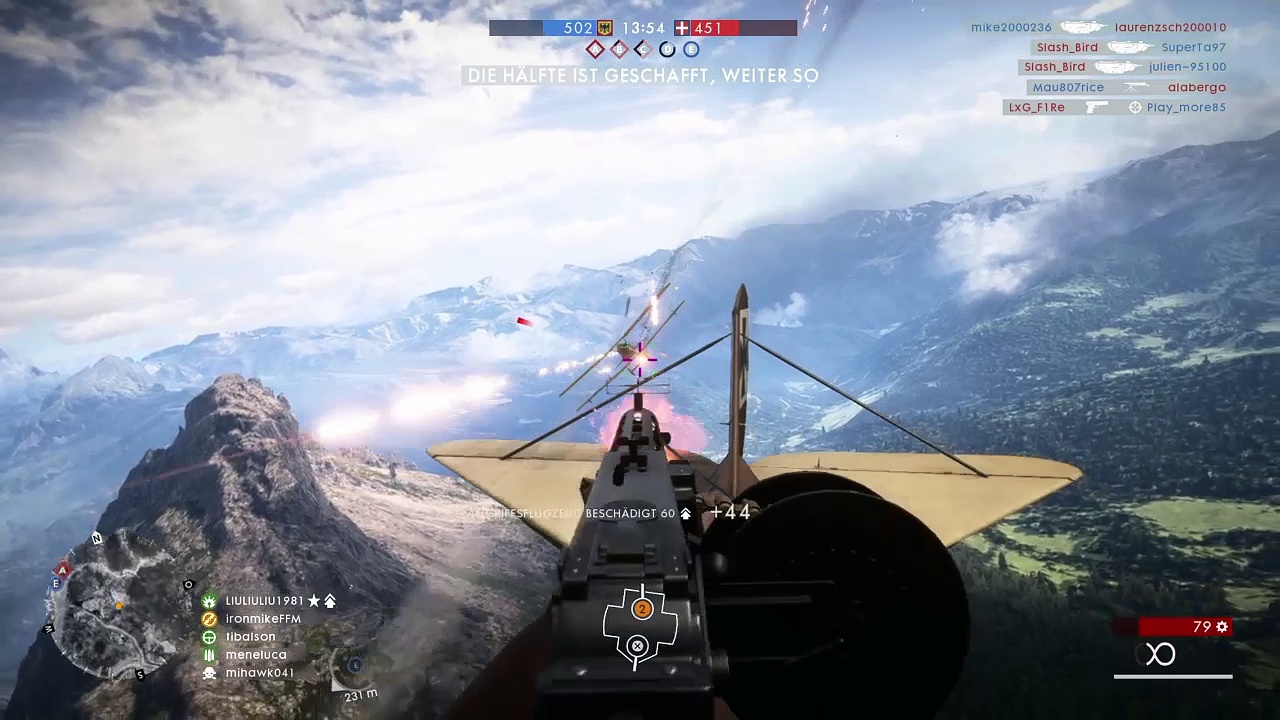
Task: Select squad member tibalson
Action: (250, 637)
